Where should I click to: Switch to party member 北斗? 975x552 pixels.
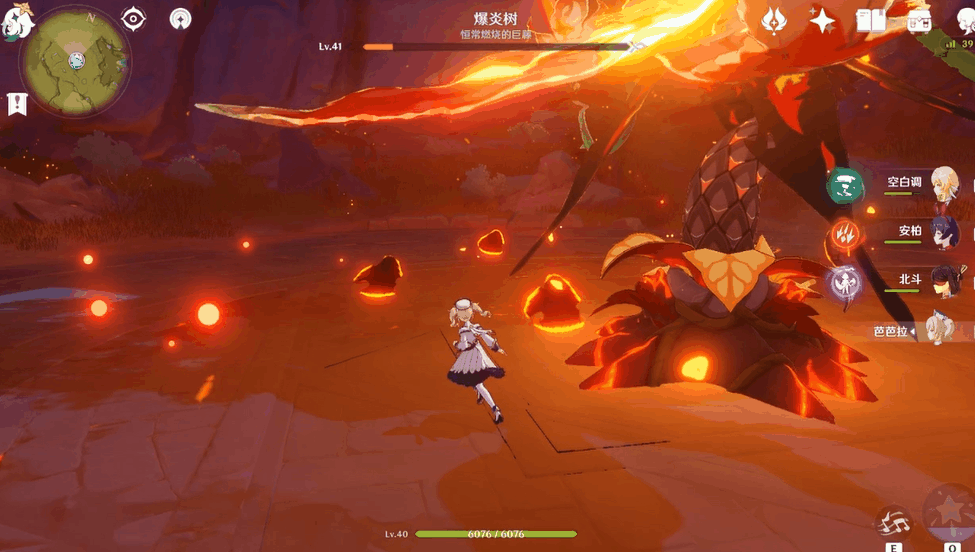pyautogui.click(x=943, y=281)
